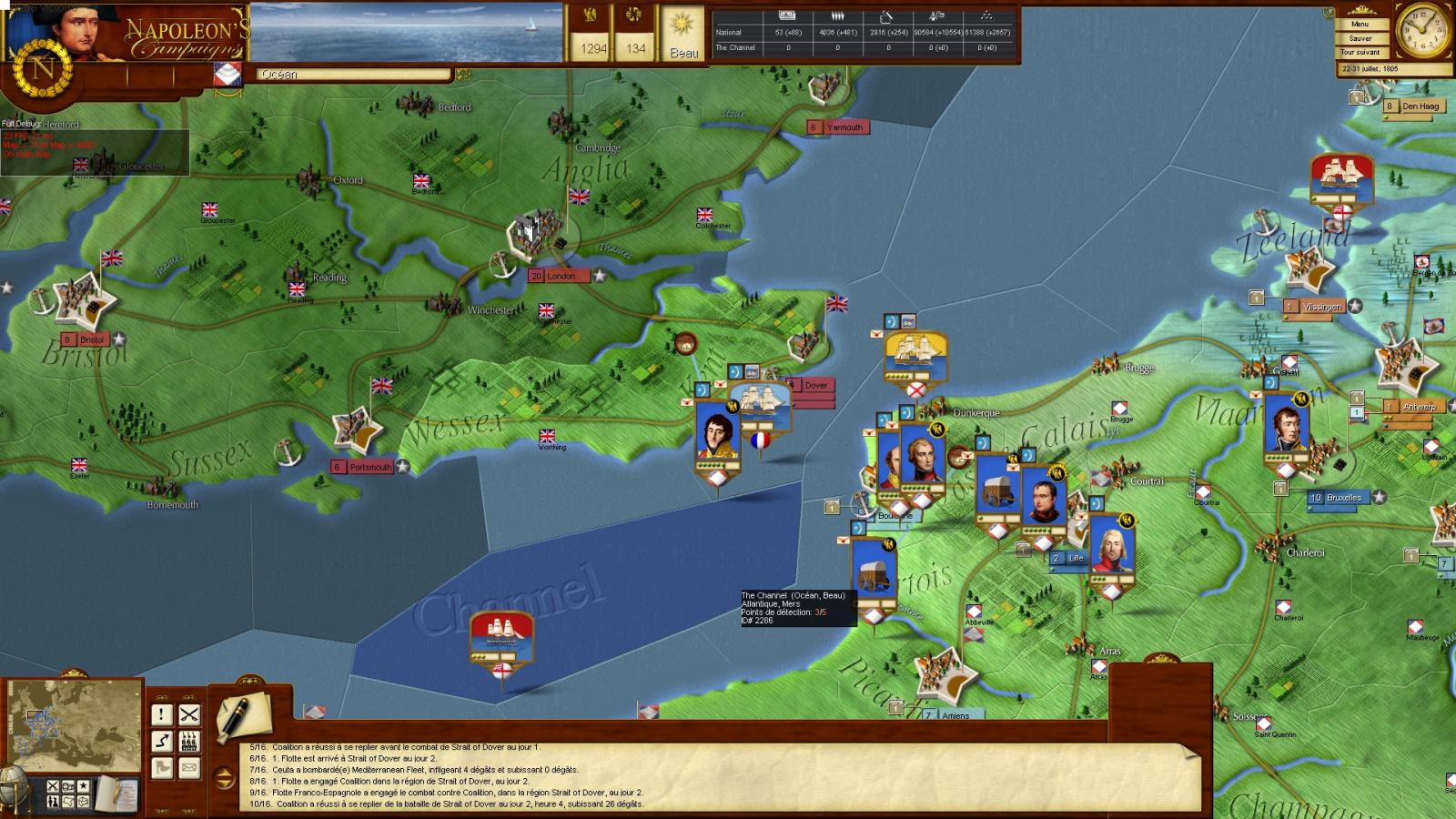Toggle the crossed swords map filter
This screenshot has width=1456, height=819.
pyautogui.click(x=53, y=786)
